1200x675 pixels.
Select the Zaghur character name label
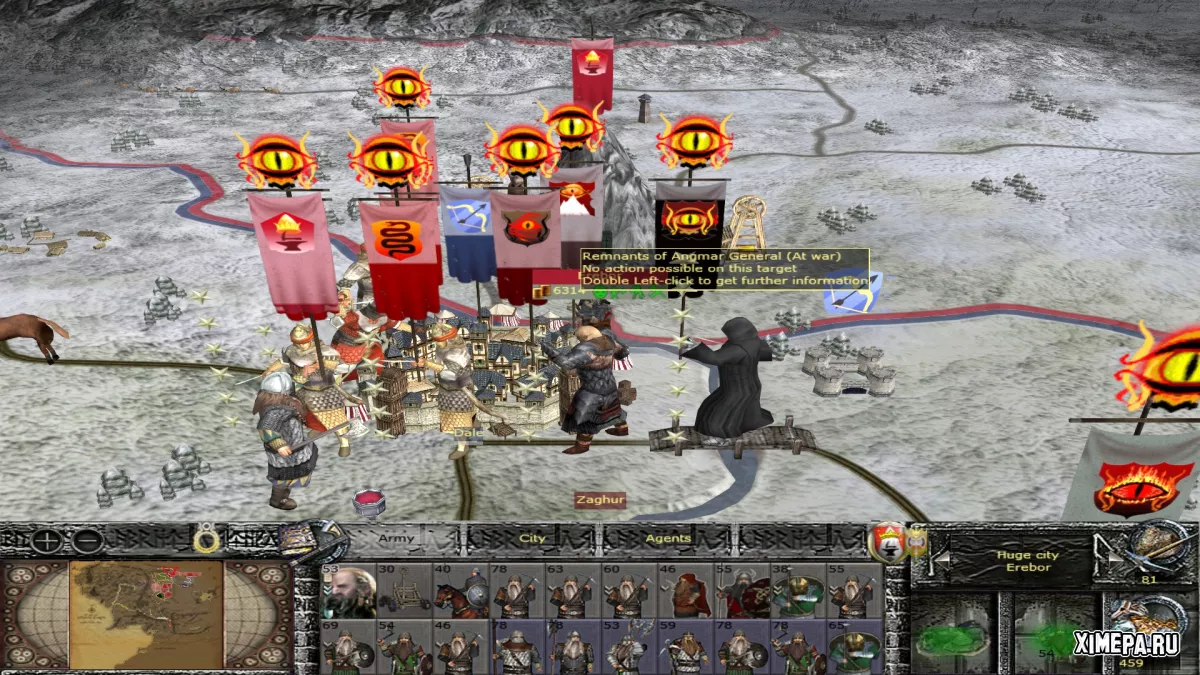pos(599,500)
